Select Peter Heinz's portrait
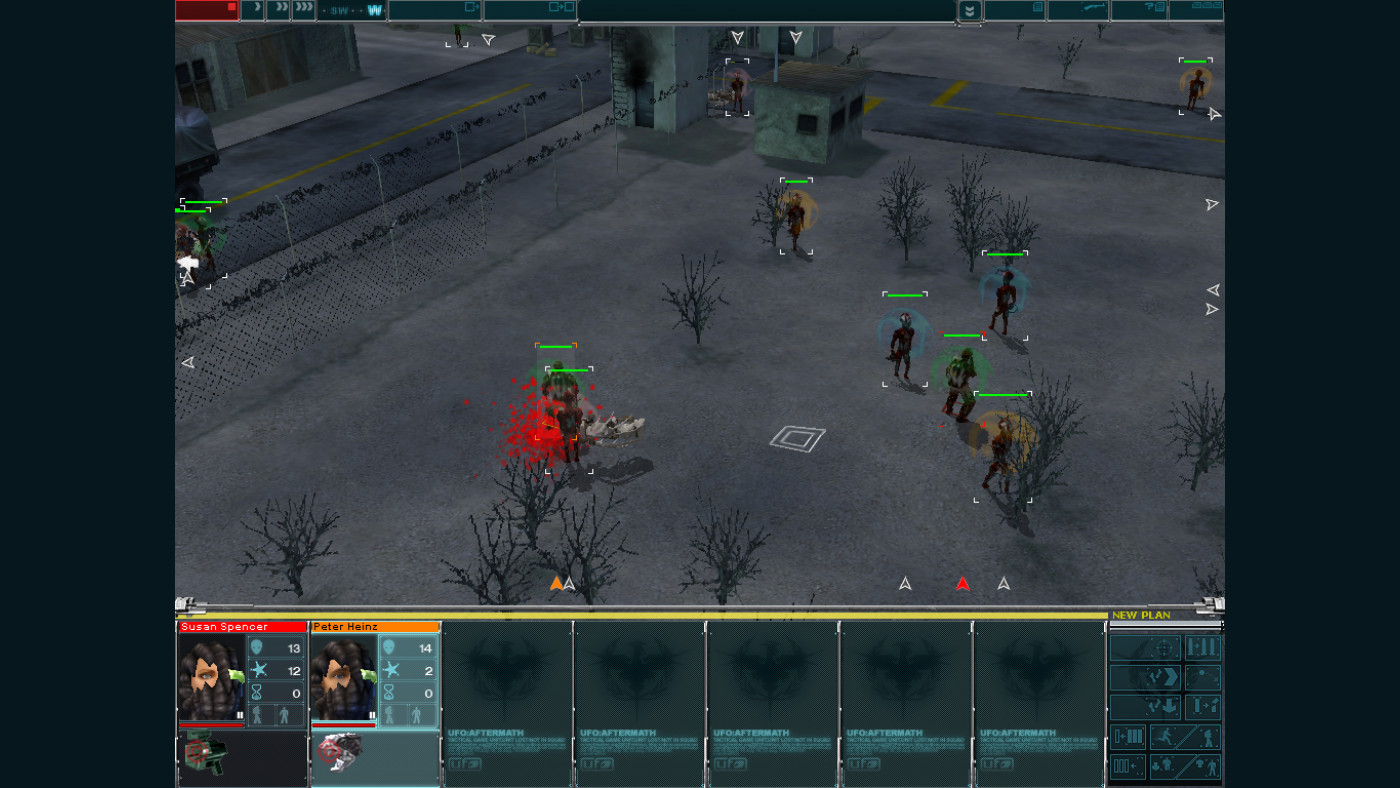The width and height of the screenshot is (1400, 788). coord(343,678)
